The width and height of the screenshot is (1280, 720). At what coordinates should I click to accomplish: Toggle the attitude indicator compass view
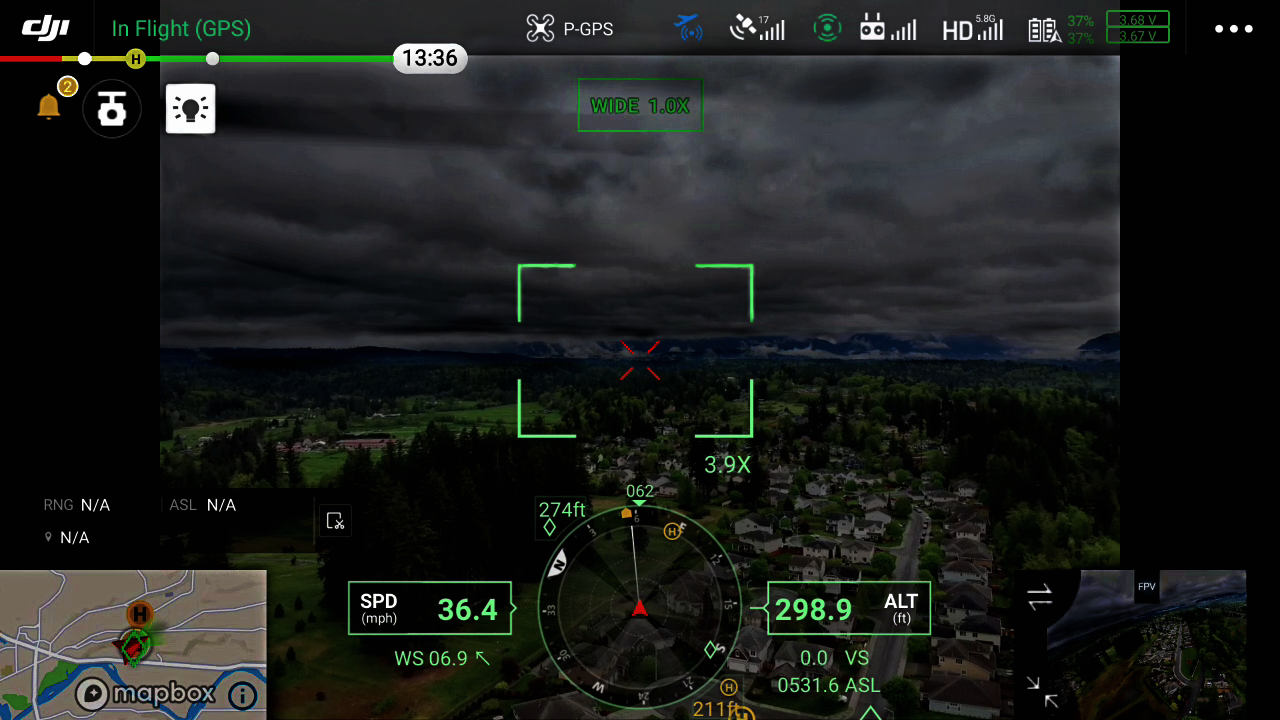click(x=640, y=610)
